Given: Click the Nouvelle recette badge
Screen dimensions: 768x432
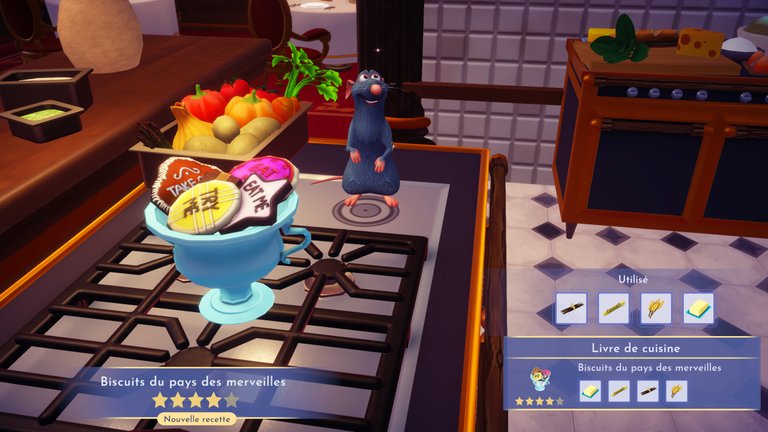Looking at the screenshot, I should pos(195,419).
